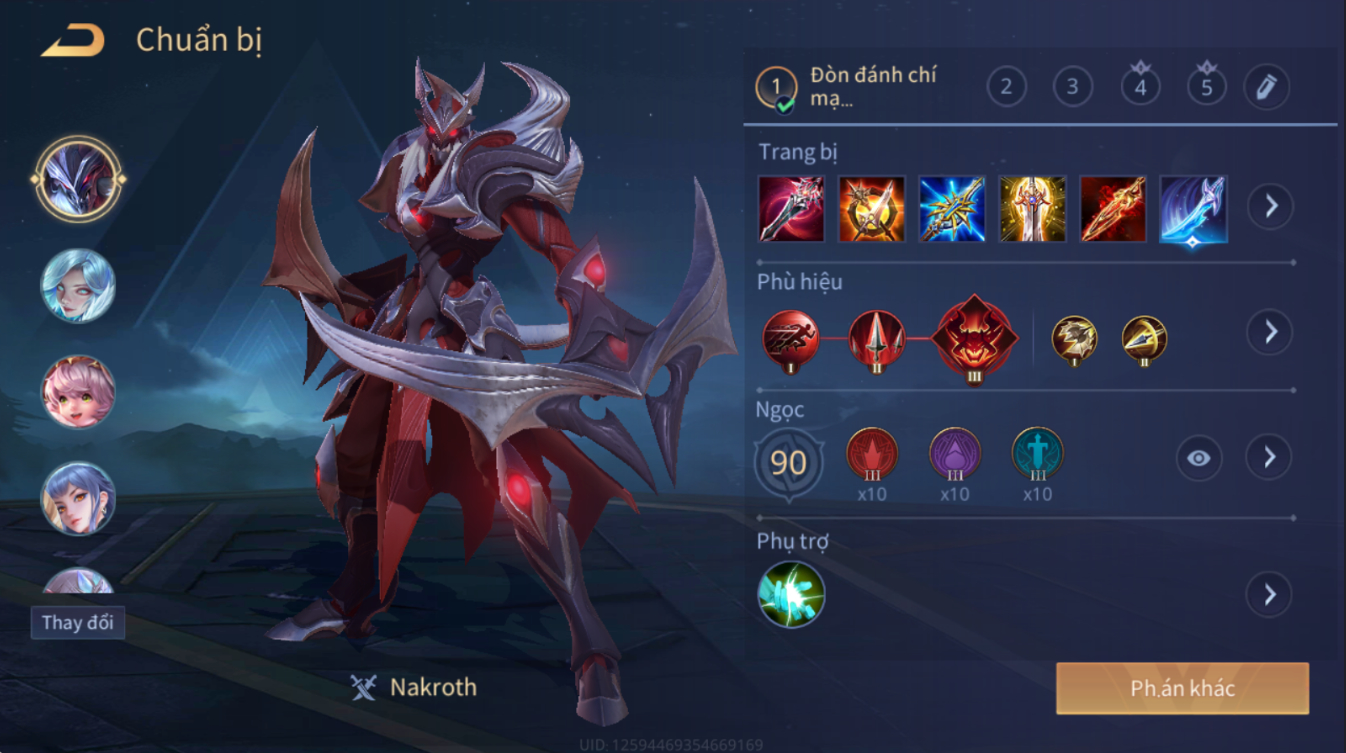Toggle the Ngọc eye visibility icon
The width and height of the screenshot is (1346, 753).
point(1198,458)
